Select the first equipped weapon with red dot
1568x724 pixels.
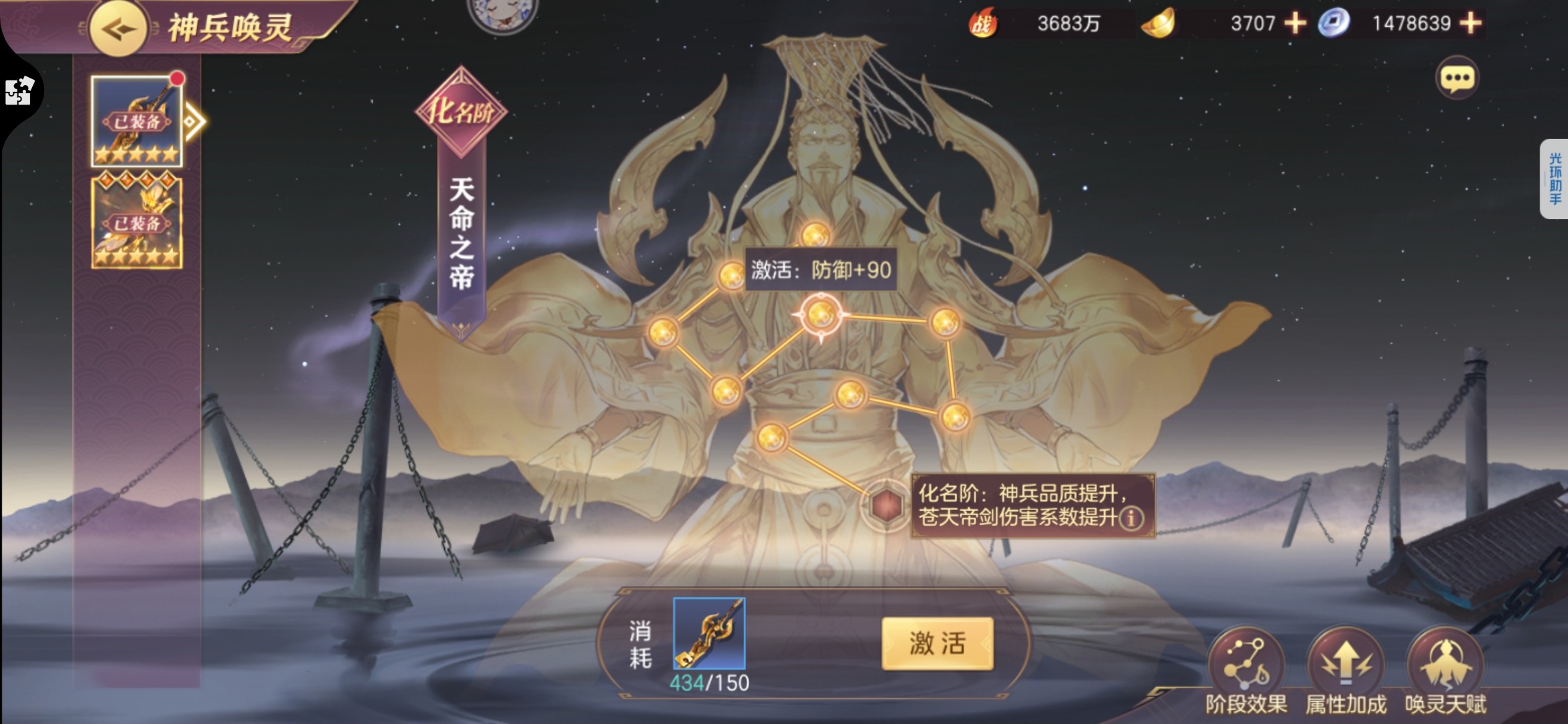(x=137, y=121)
